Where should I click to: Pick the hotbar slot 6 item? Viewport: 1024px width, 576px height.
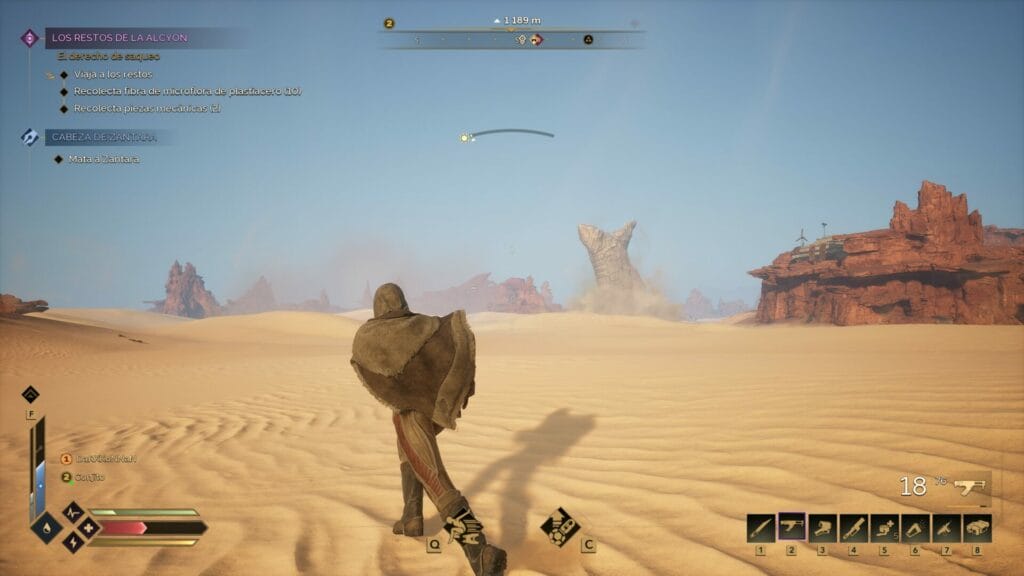[915, 528]
